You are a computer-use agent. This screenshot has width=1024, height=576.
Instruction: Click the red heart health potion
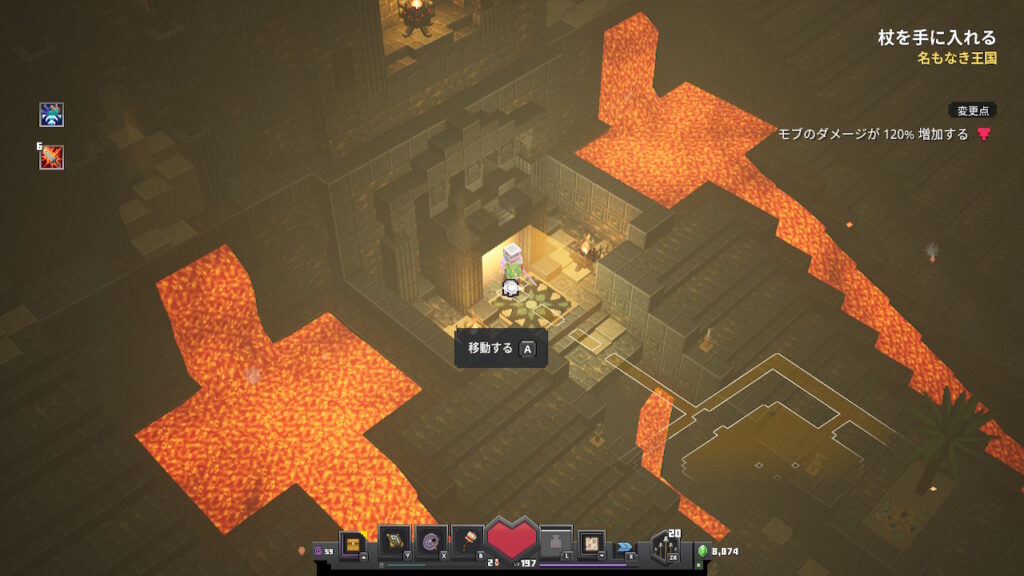point(513,541)
